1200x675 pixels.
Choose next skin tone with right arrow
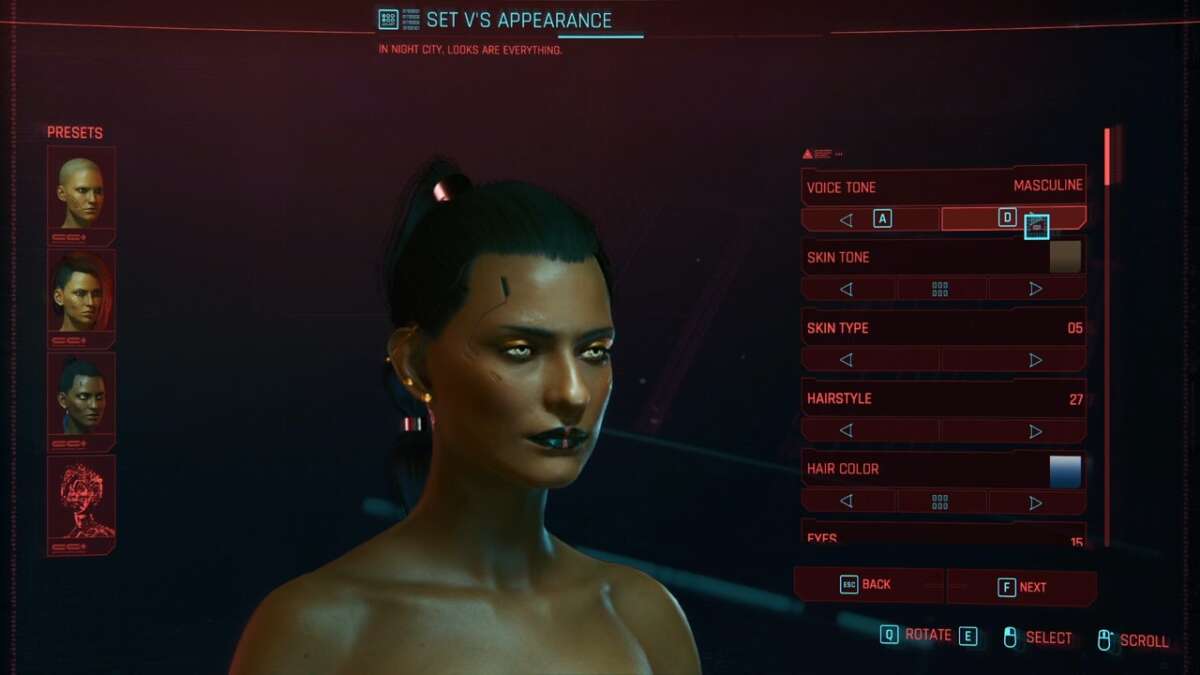click(1036, 289)
